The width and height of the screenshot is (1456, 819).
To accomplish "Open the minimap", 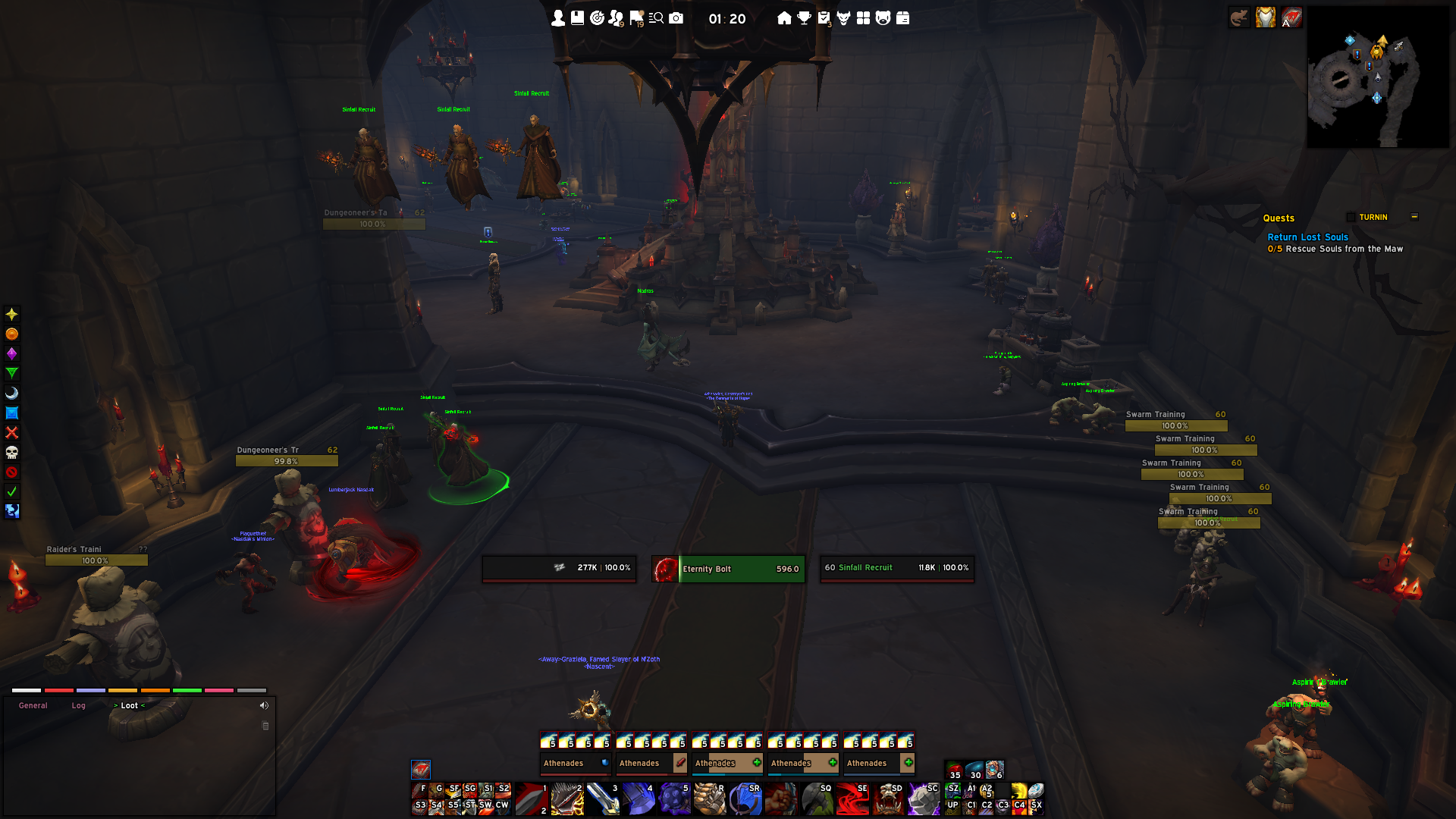I will click(x=1377, y=77).
